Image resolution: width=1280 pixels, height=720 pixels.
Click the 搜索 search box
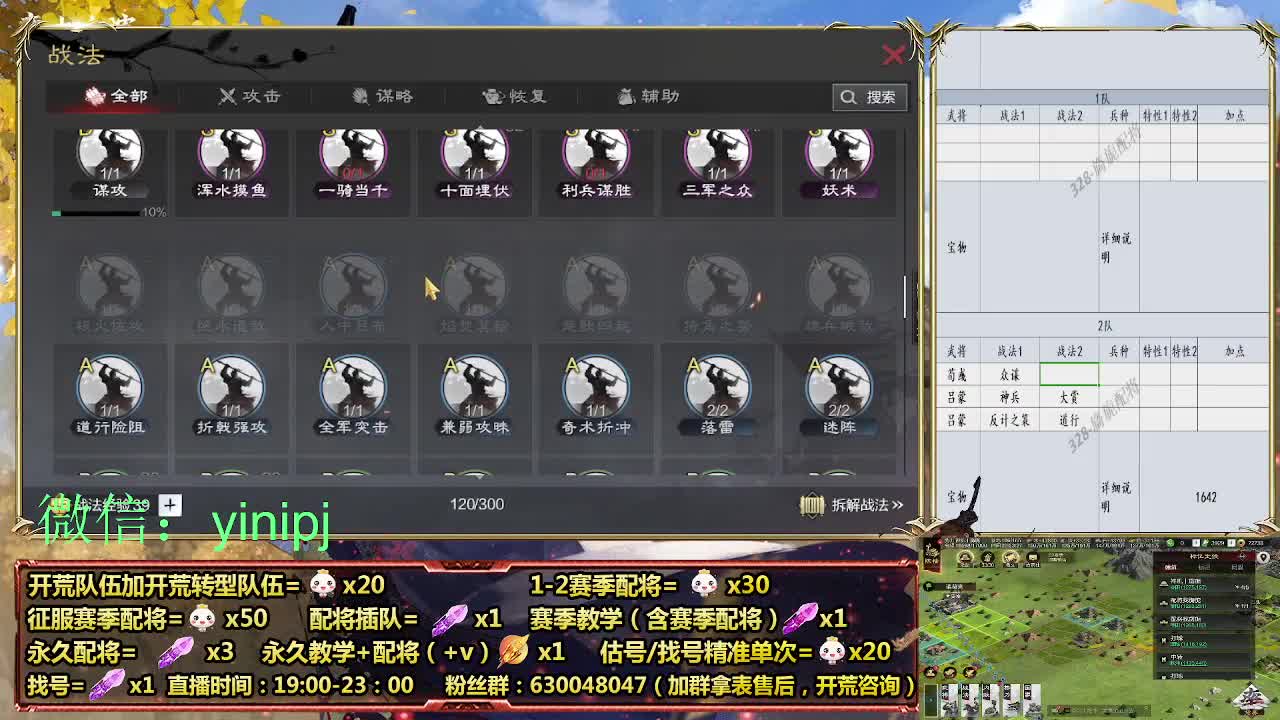pos(869,97)
